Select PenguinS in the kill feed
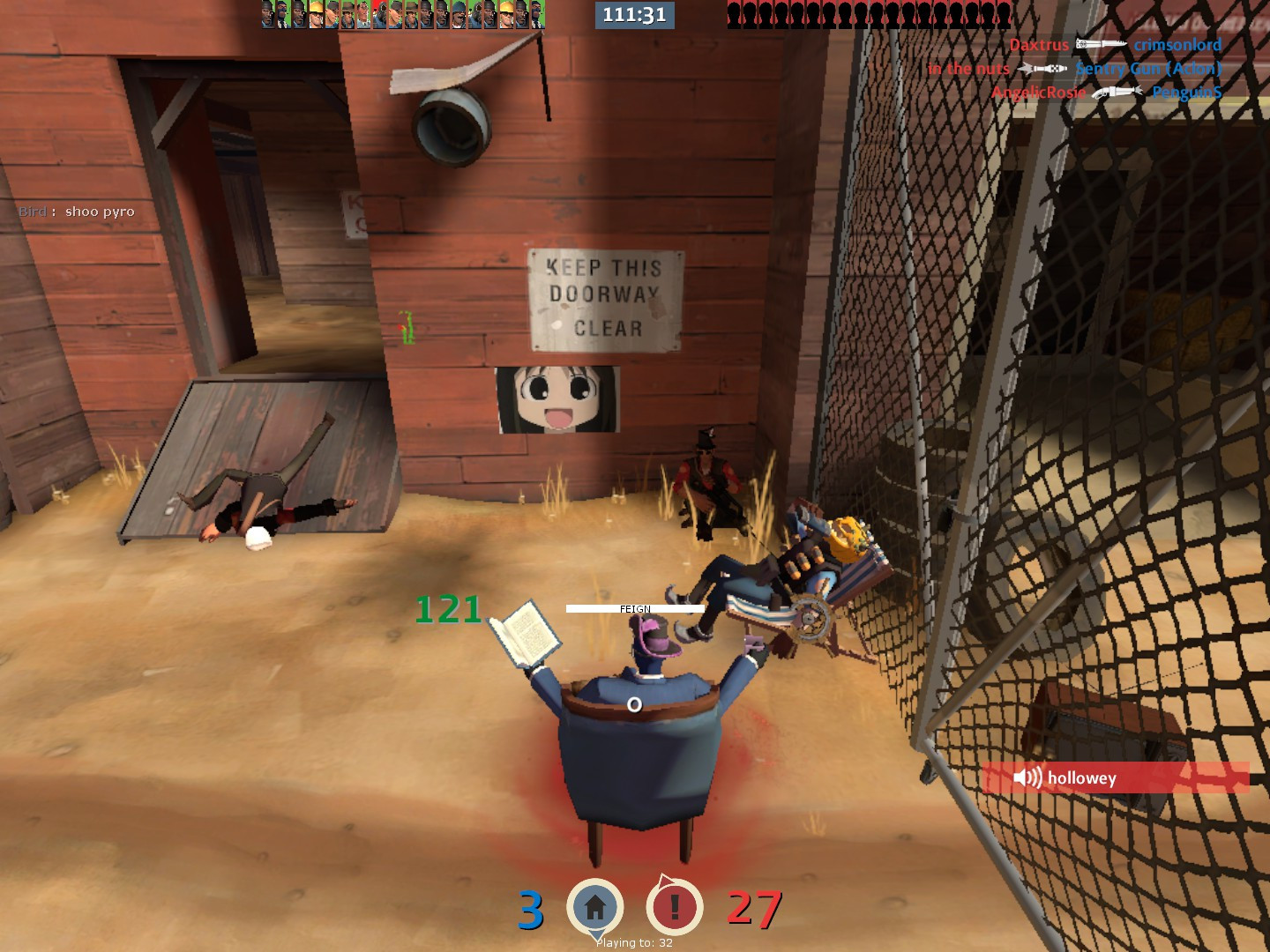This screenshot has height=952, width=1270. click(1186, 92)
